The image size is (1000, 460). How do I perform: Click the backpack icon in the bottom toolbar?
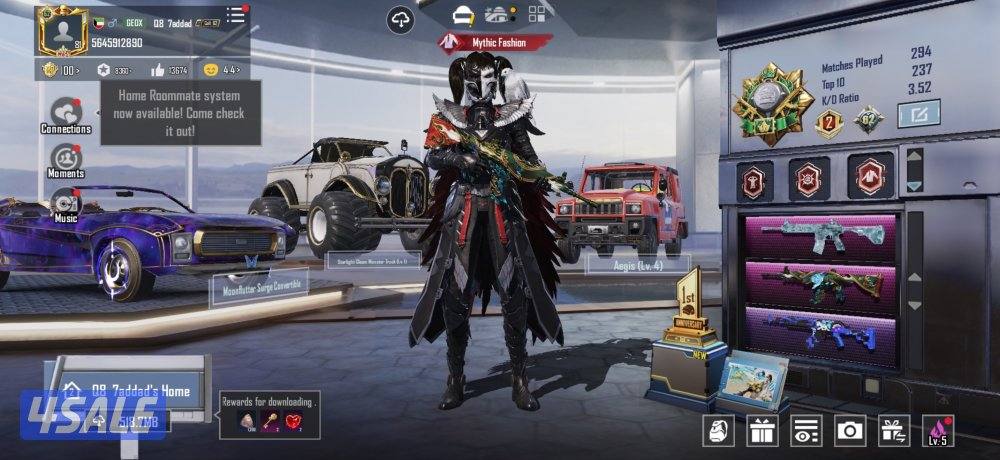tap(718, 430)
